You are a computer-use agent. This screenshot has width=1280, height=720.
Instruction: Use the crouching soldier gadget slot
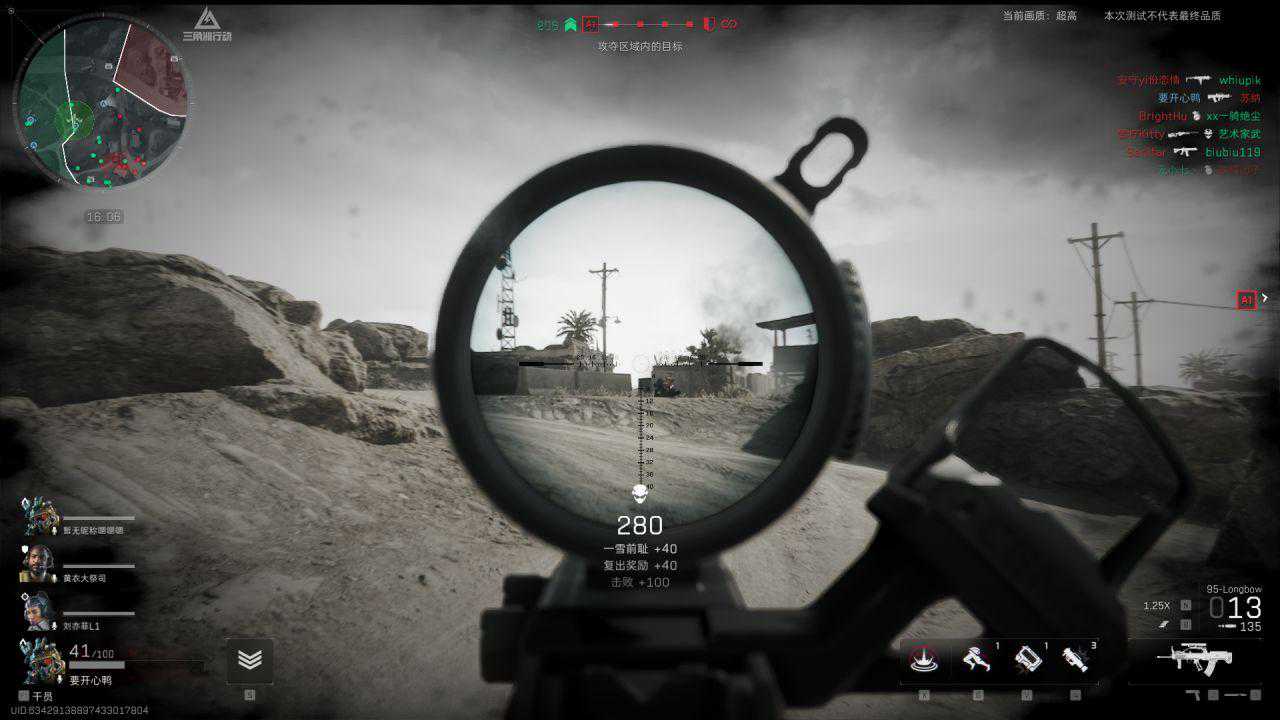(x=976, y=661)
